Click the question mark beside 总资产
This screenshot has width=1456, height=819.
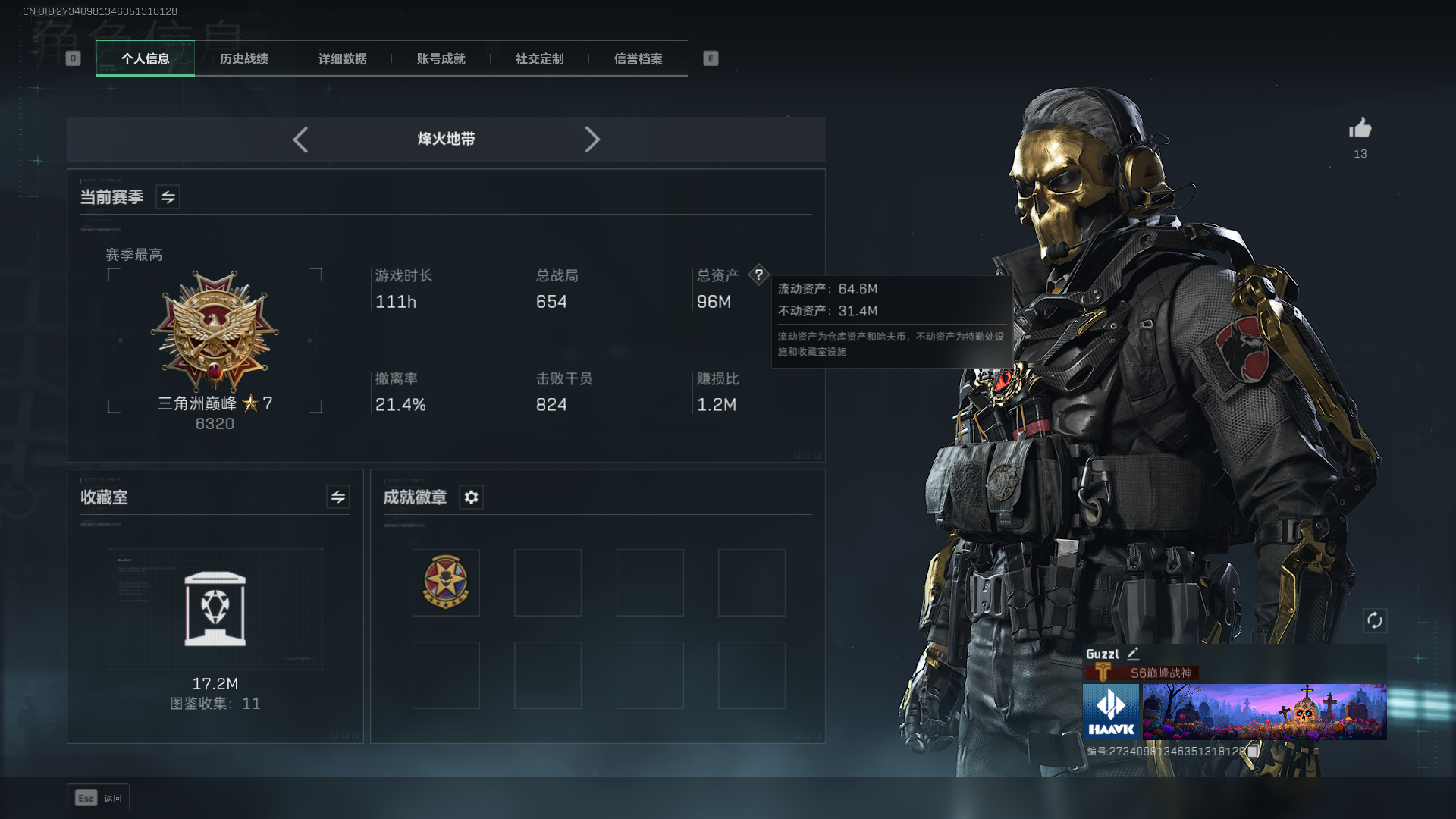click(x=758, y=275)
